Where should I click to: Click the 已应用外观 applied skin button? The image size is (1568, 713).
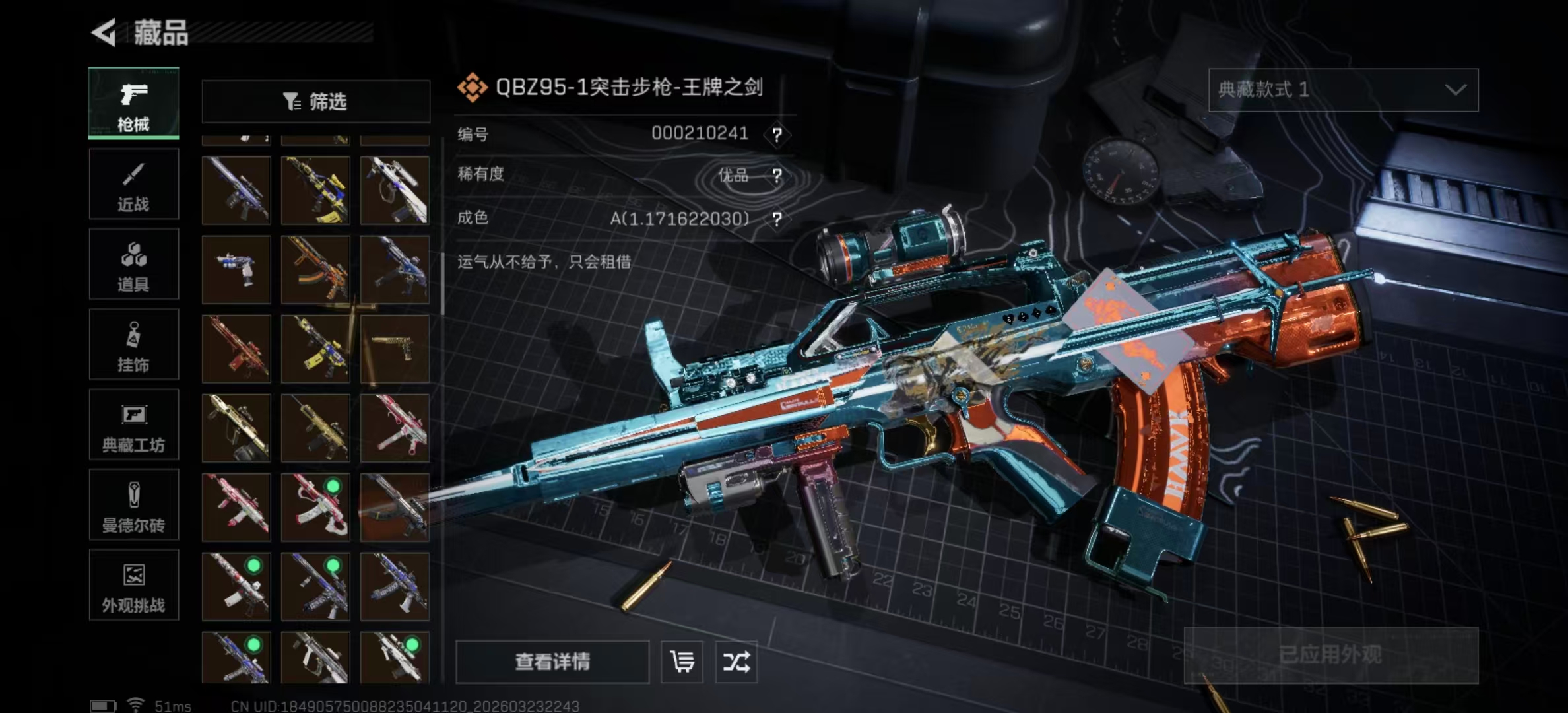1330,655
